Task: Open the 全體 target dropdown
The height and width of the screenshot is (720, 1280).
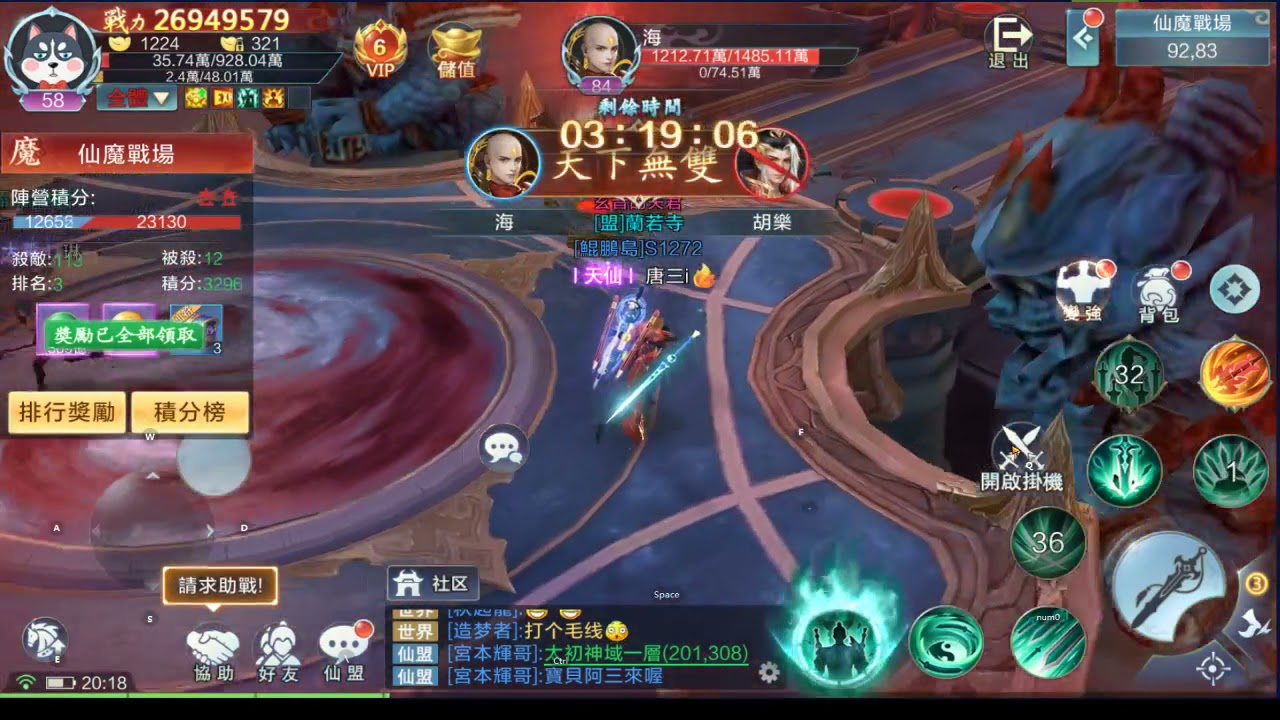Action: click(x=137, y=98)
